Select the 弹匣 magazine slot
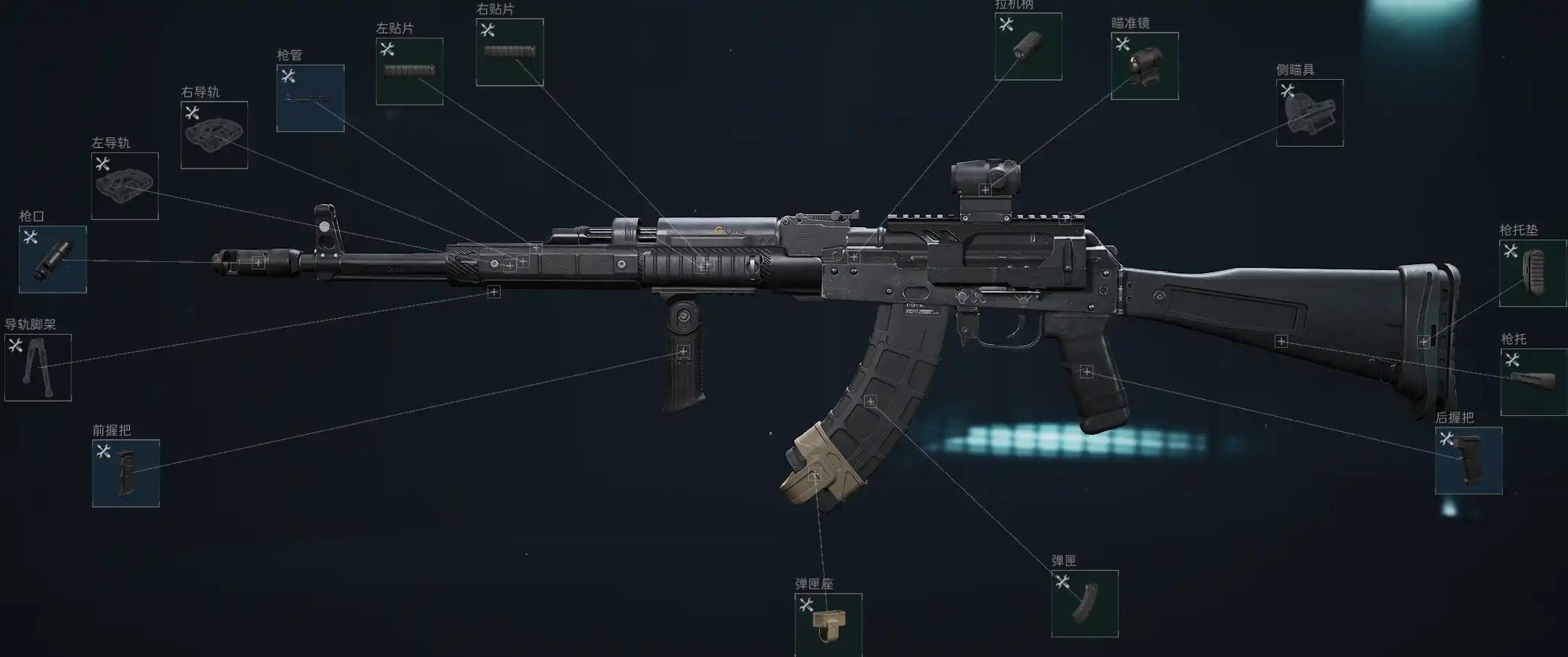 click(x=1085, y=603)
